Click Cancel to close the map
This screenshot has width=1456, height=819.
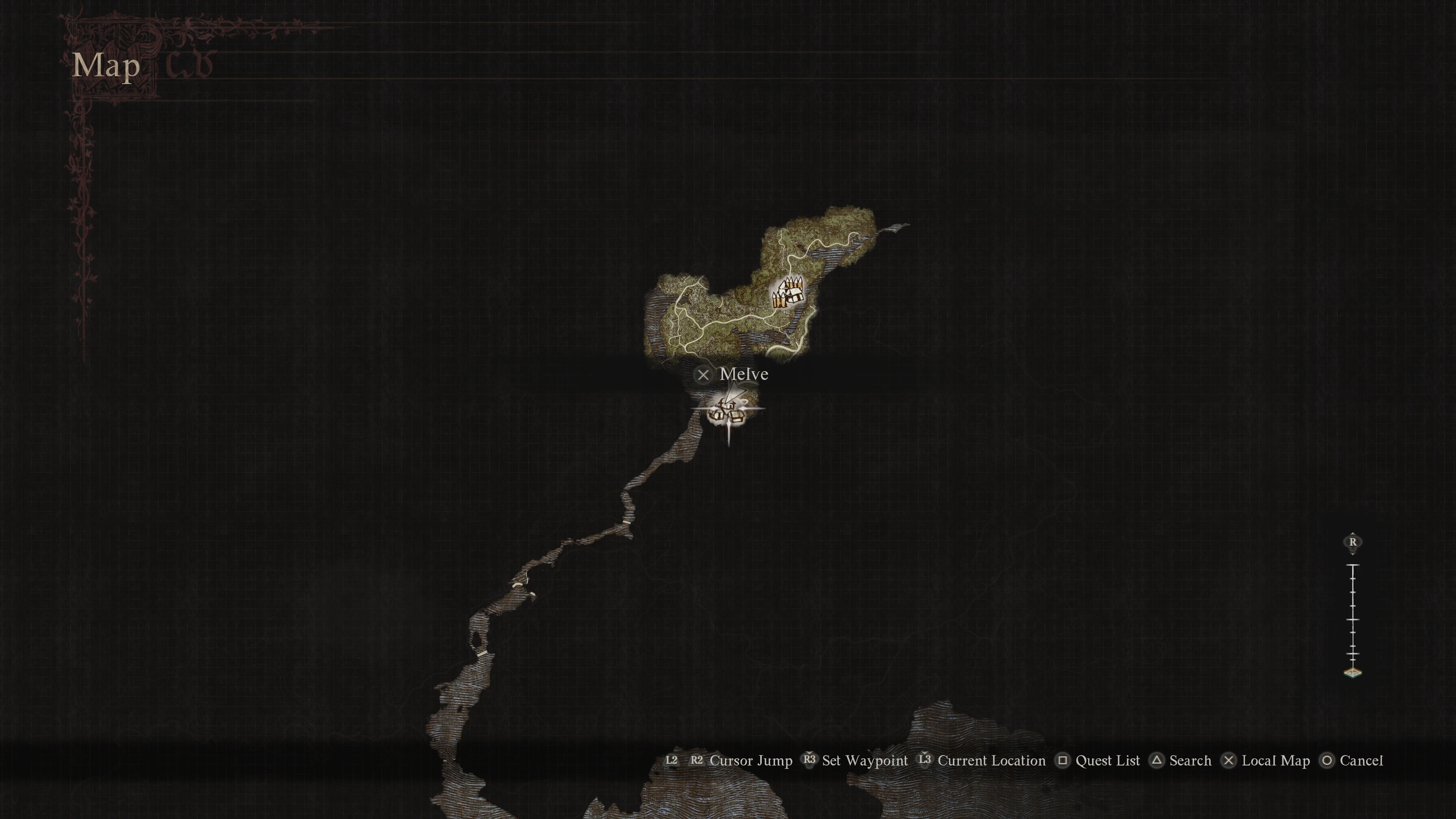(x=1361, y=761)
